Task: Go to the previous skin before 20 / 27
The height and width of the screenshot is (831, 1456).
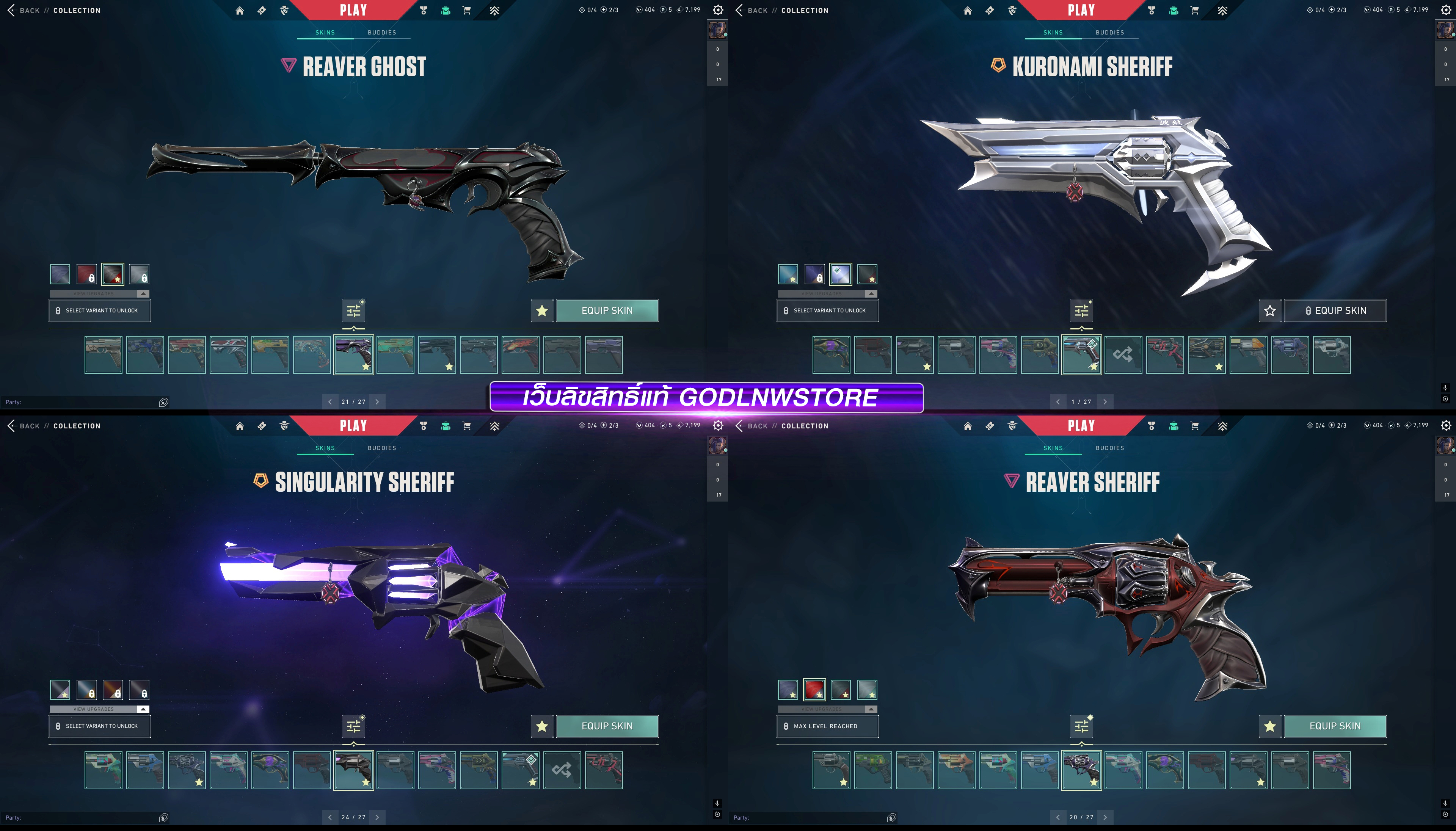Action: 1057,817
